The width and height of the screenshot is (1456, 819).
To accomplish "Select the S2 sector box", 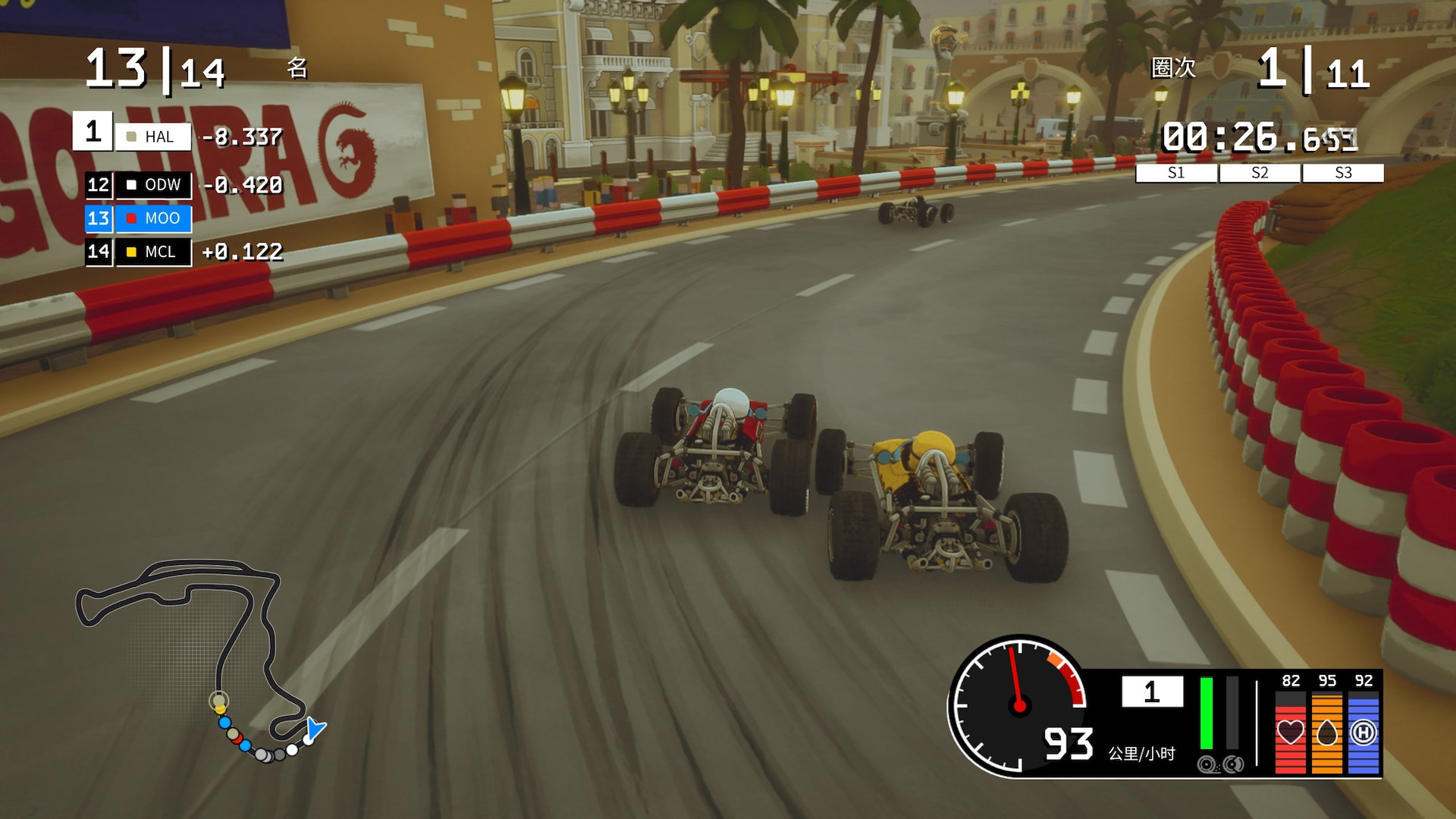I will (1260, 173).
